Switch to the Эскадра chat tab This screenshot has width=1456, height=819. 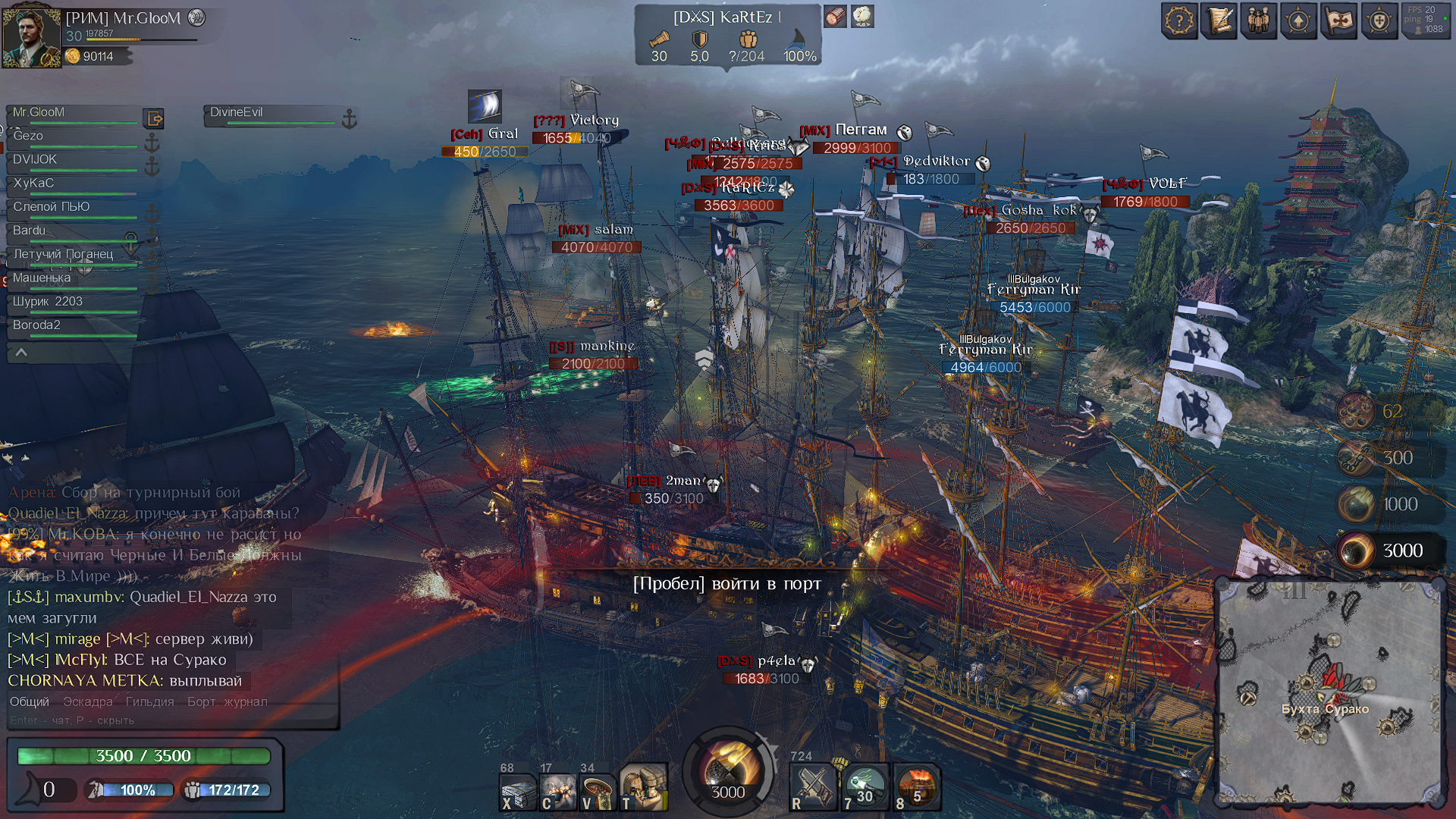(88, 702)
